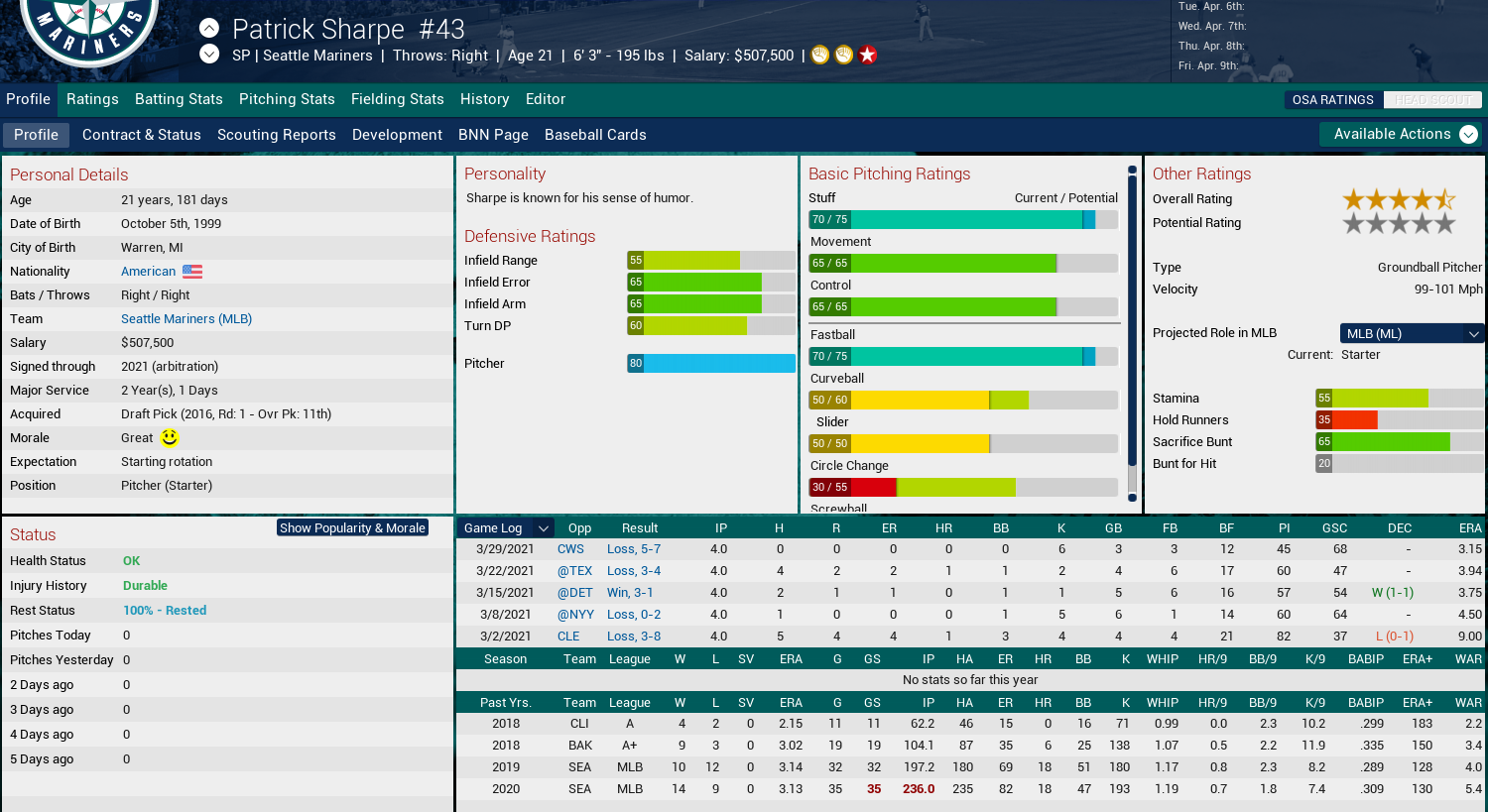Open the Development subtab
1488x812 pixels.
(397, 135)
